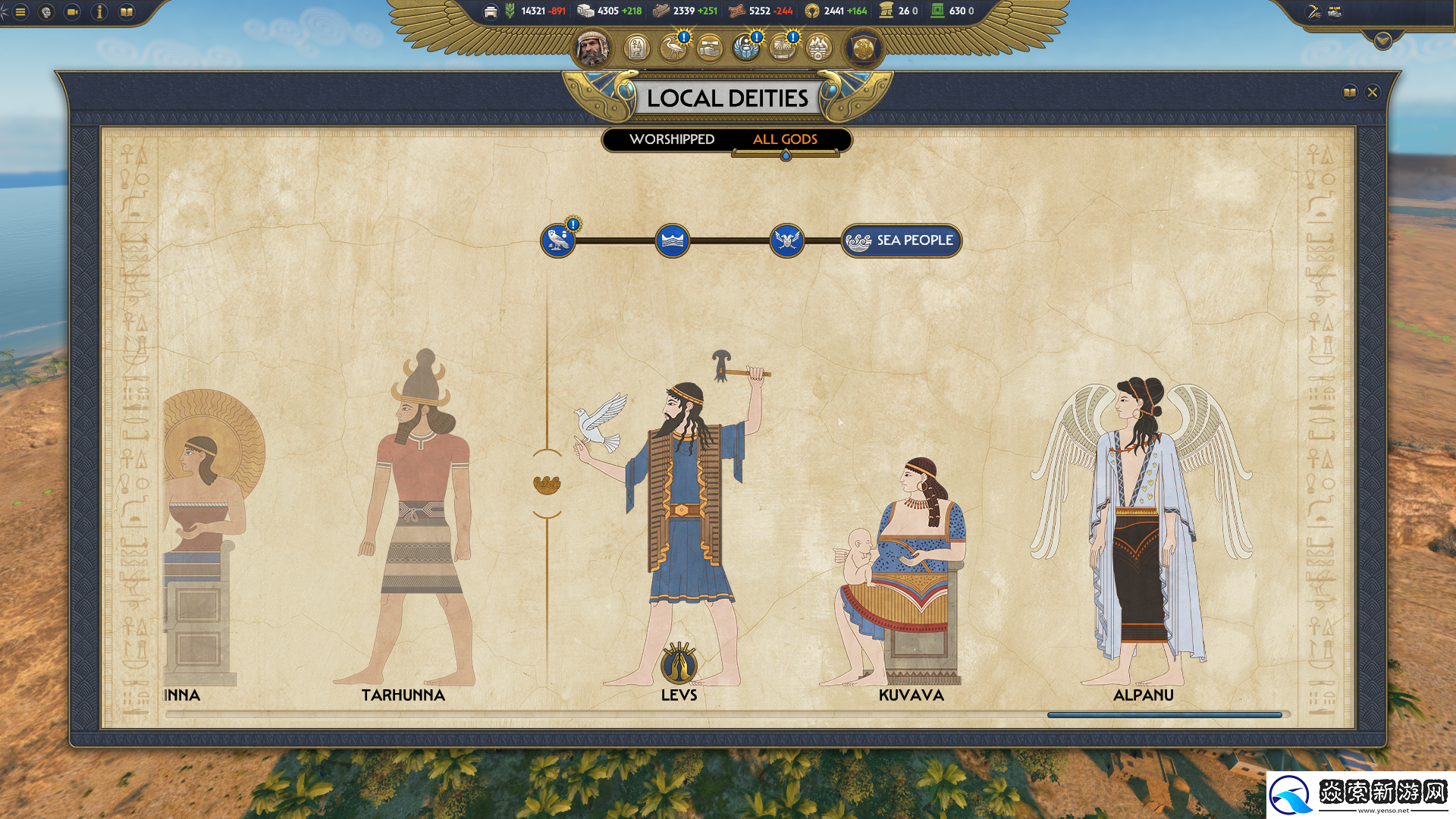Choose the winged deity Alpanu

click(x=1141, y=531)
